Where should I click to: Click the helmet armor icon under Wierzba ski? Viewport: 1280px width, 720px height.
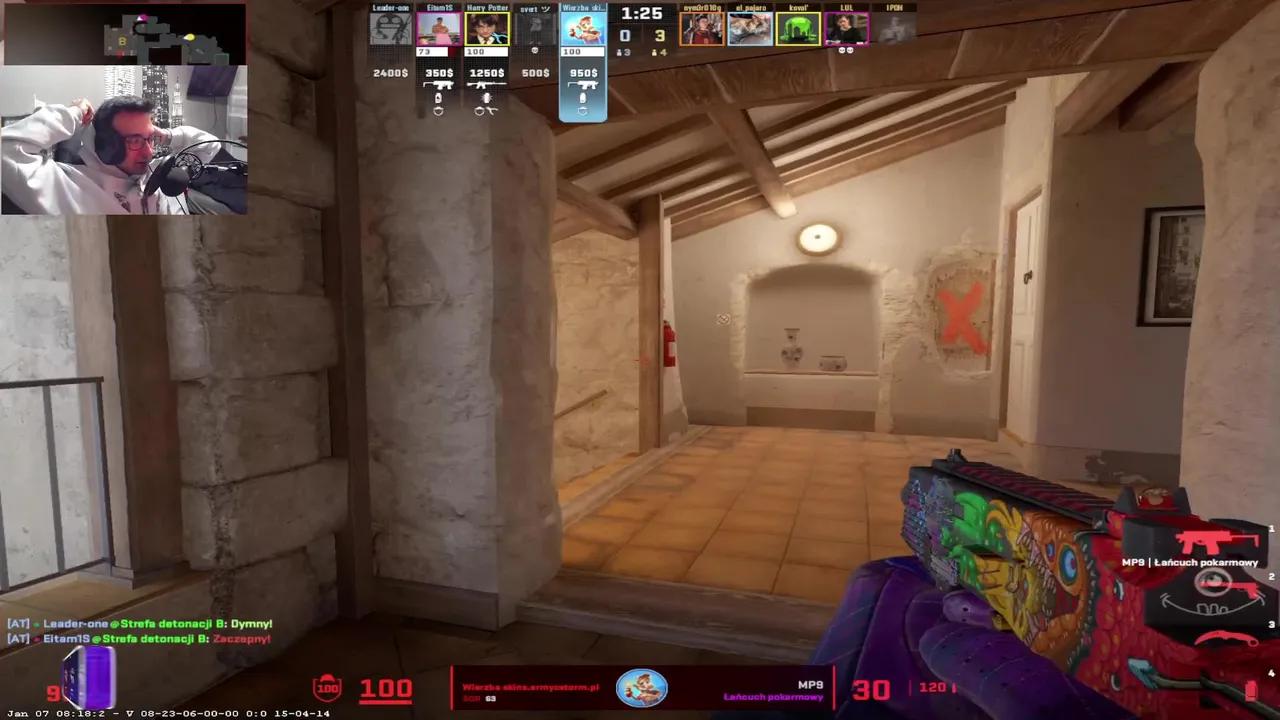click(x=583, y=112)
